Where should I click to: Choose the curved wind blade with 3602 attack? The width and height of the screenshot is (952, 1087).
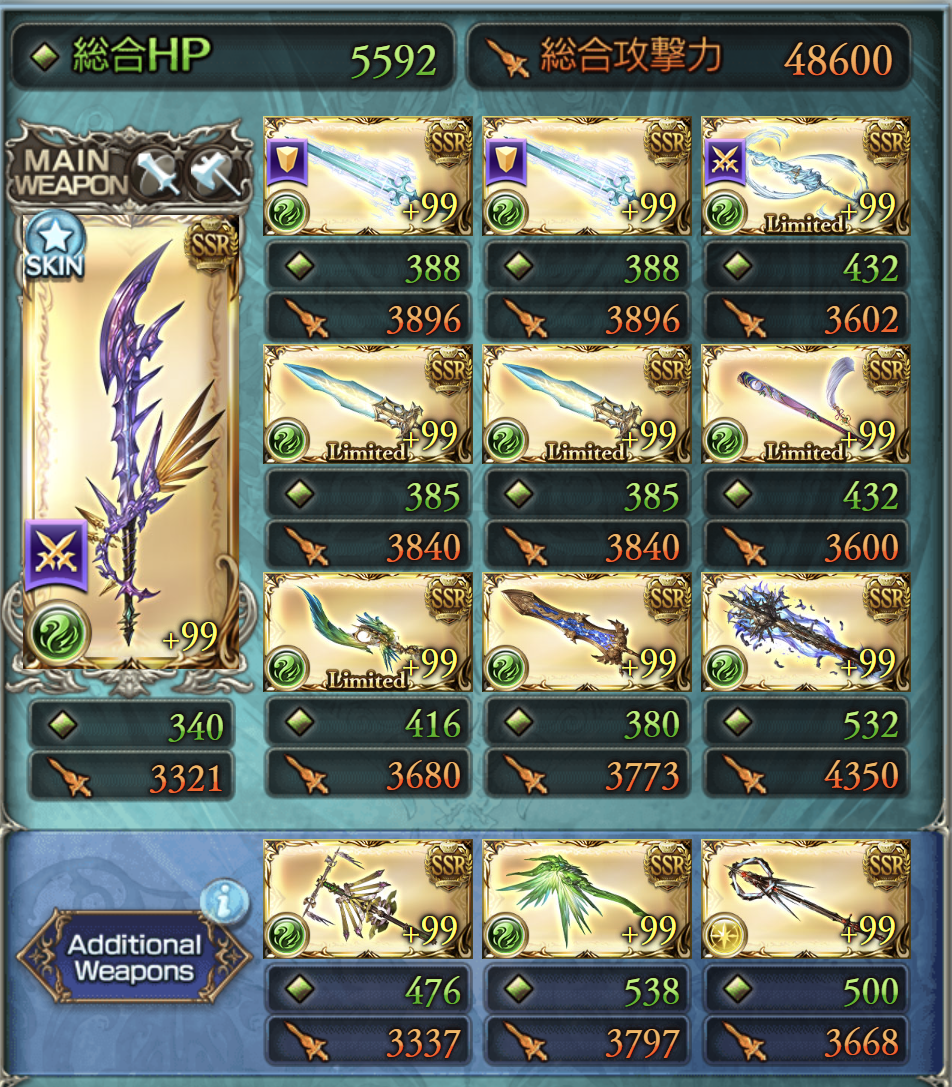click(806, 176)
